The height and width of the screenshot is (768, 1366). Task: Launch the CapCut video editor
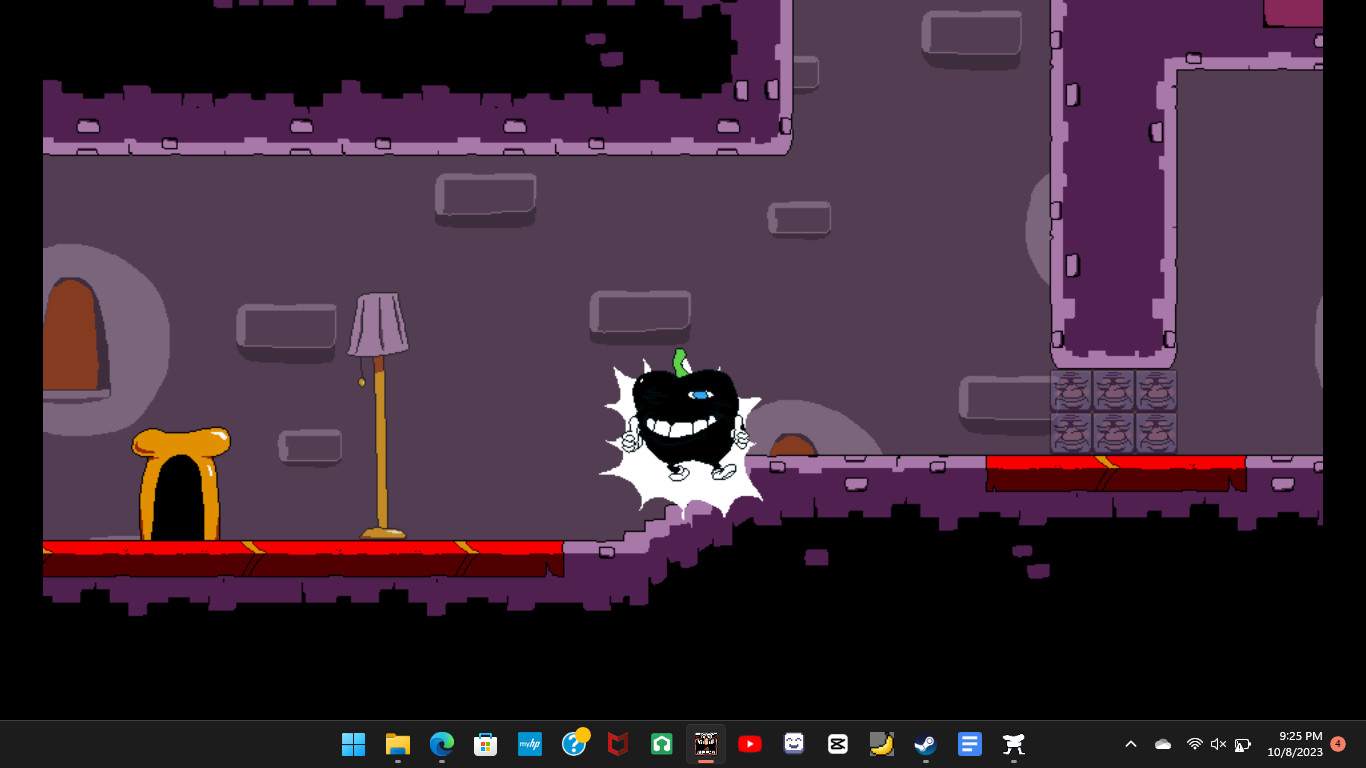pyautogui.click(x=837, y=744)
